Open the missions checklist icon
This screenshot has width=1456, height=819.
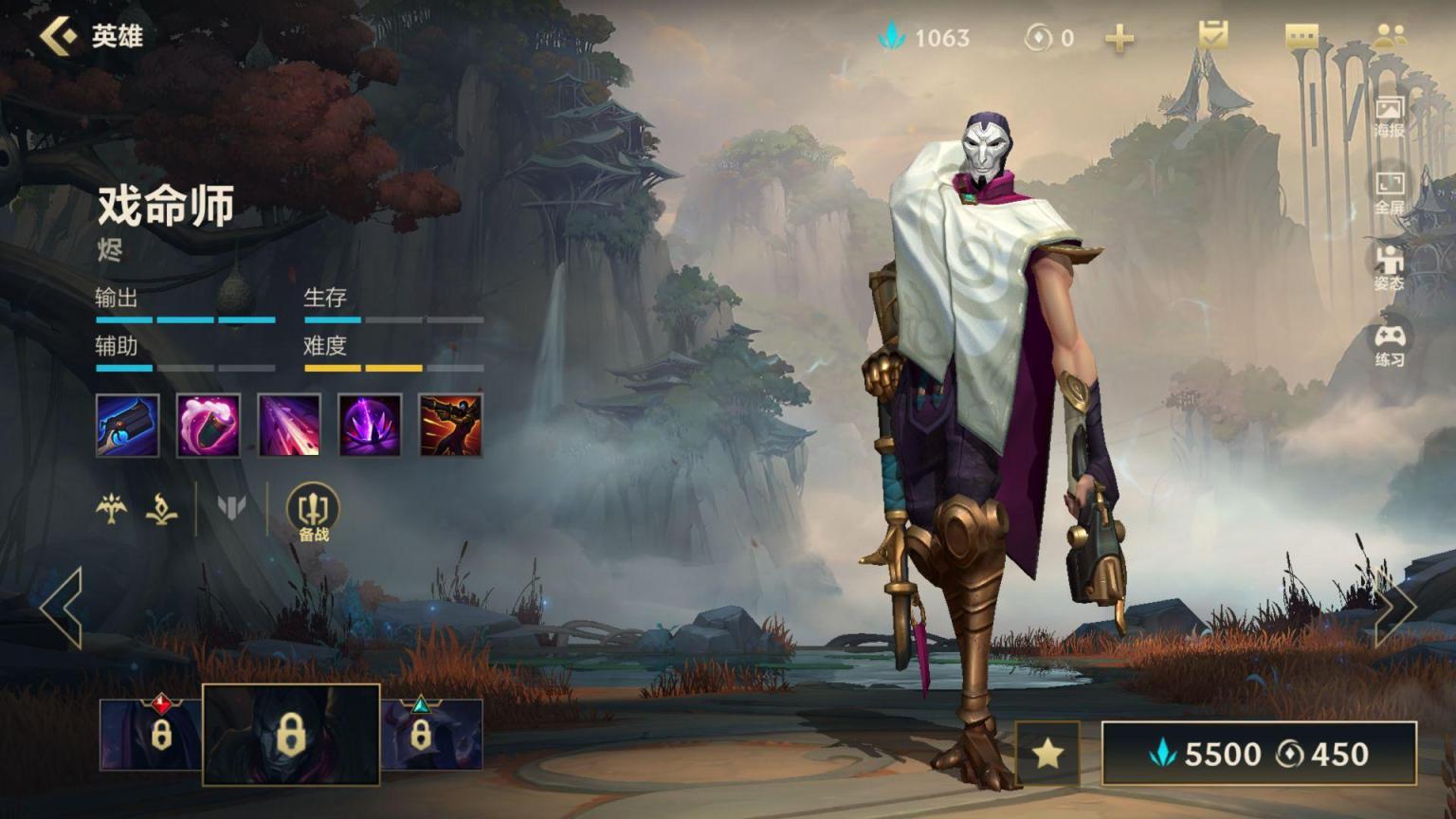point(1212,36)
